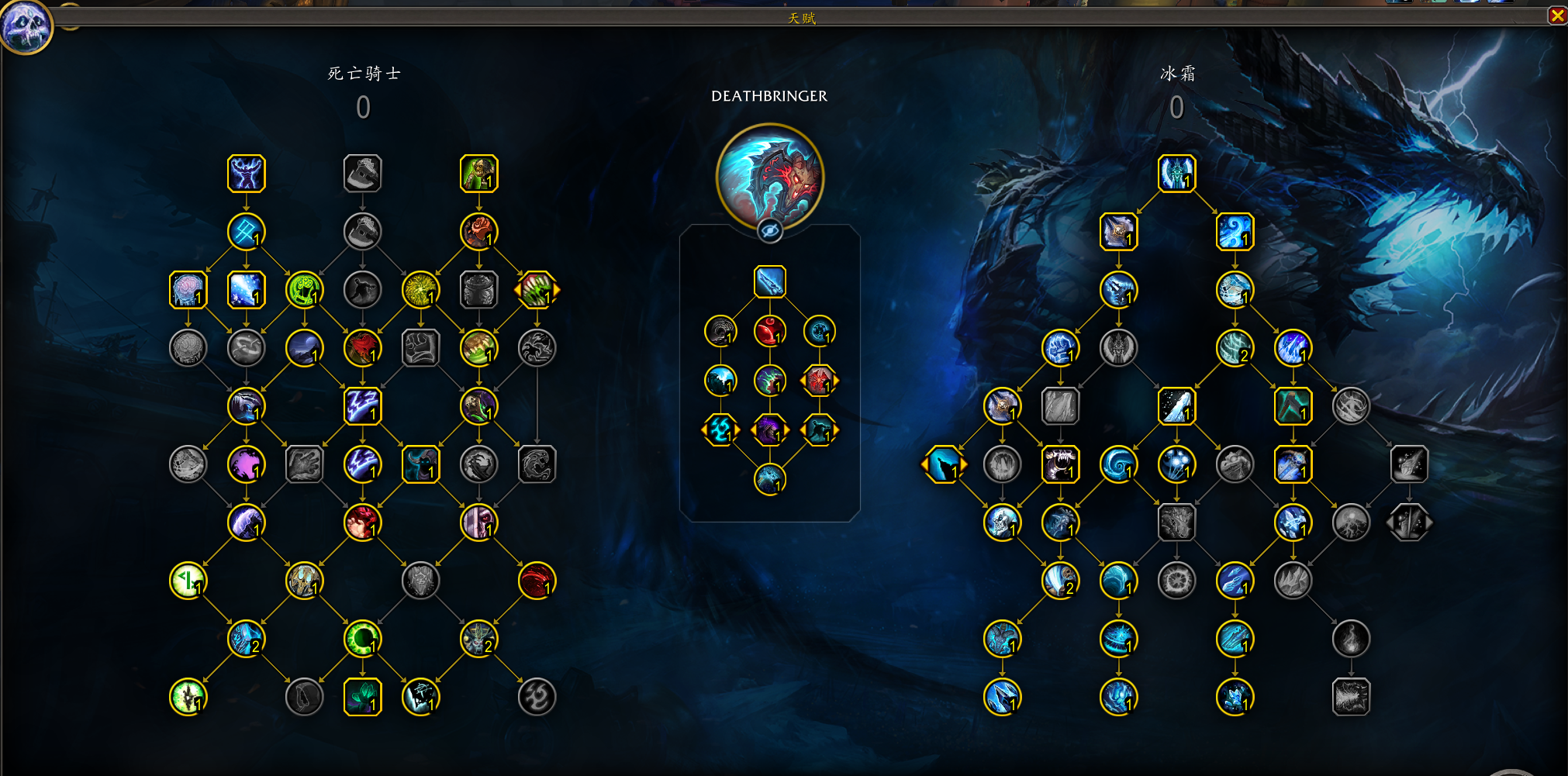Click the glowing blue rune talent
Screen dimensions: 1568x776
point(246,232)
